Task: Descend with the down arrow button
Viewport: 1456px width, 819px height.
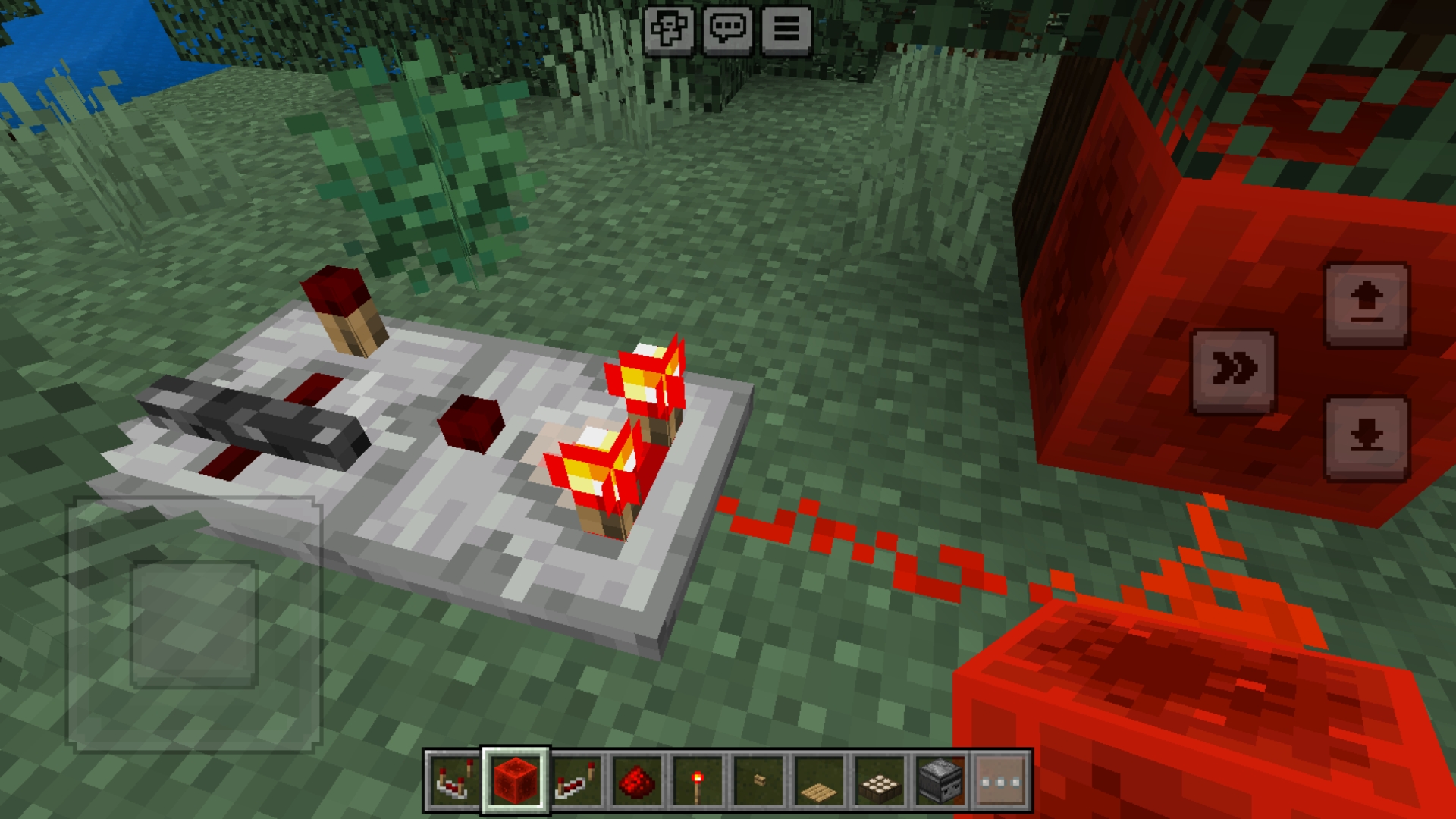Action: [x=1367, y=438]
